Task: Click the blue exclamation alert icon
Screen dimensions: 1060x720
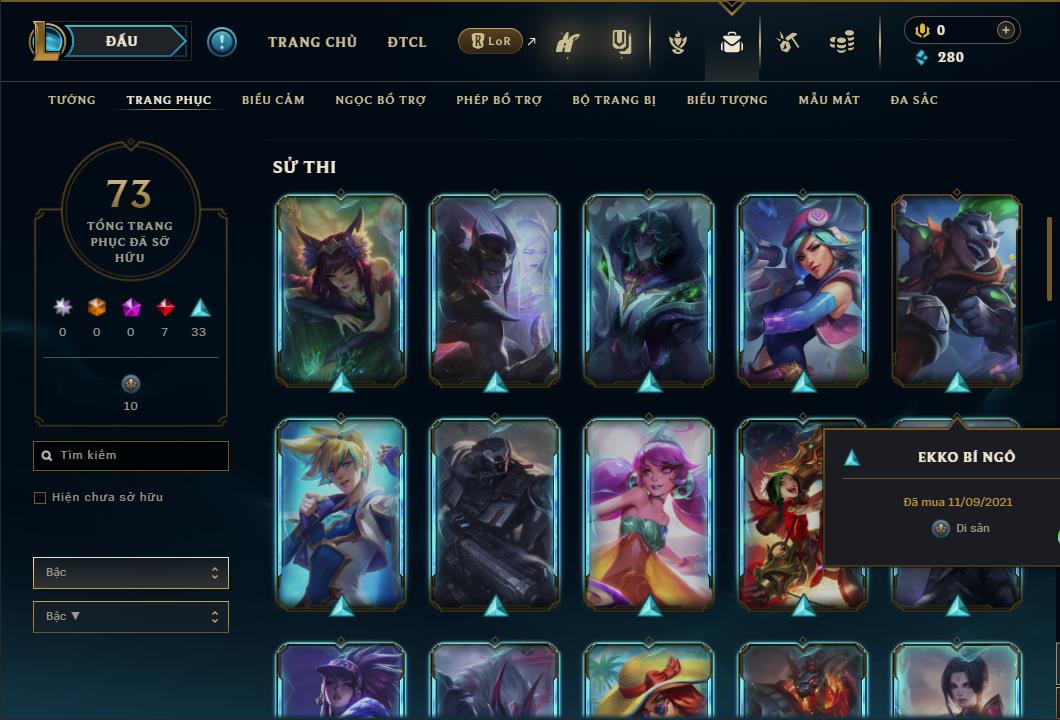Action: 222,42
